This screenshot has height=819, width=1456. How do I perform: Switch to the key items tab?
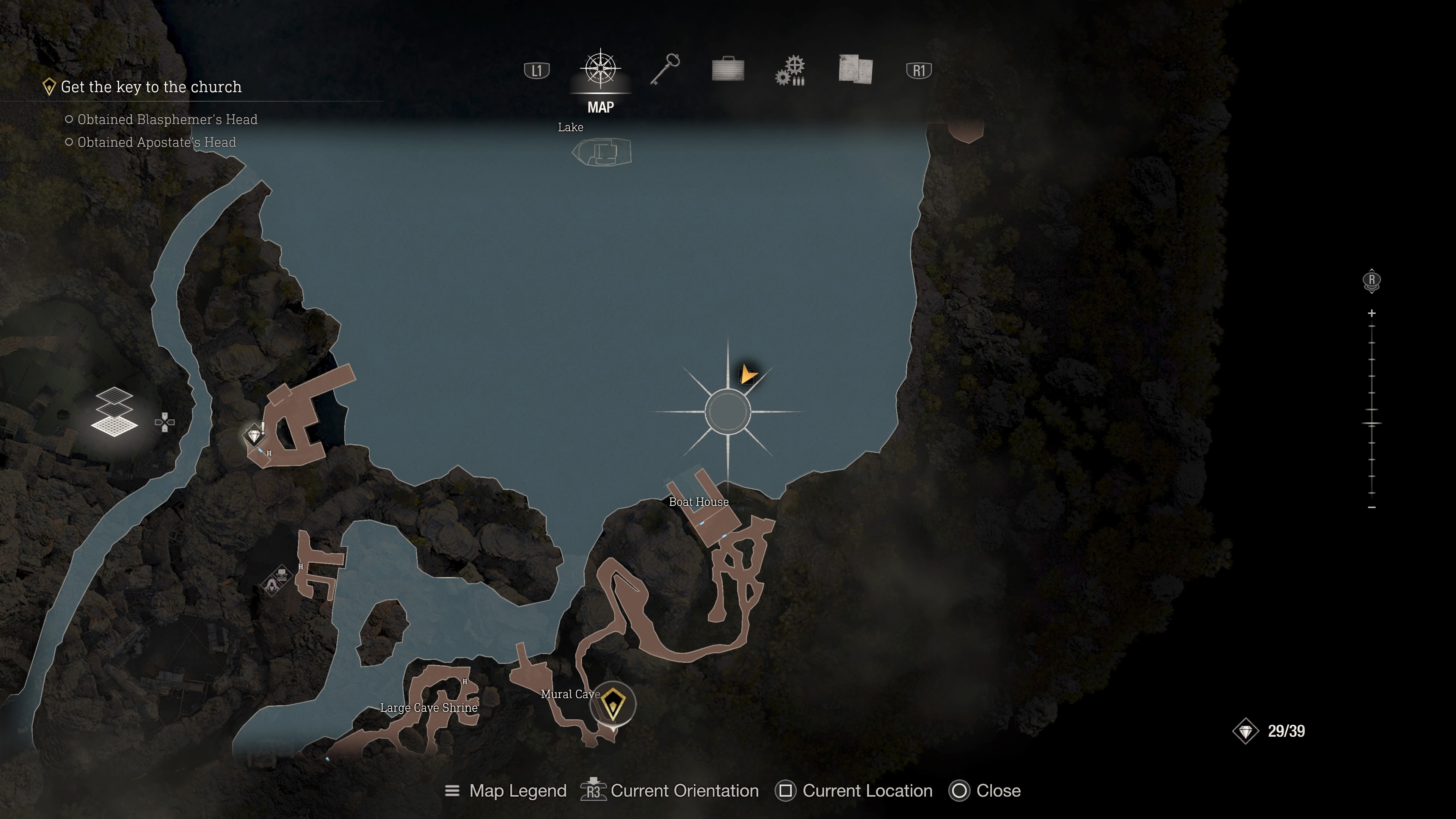click(x=665, y=69)
